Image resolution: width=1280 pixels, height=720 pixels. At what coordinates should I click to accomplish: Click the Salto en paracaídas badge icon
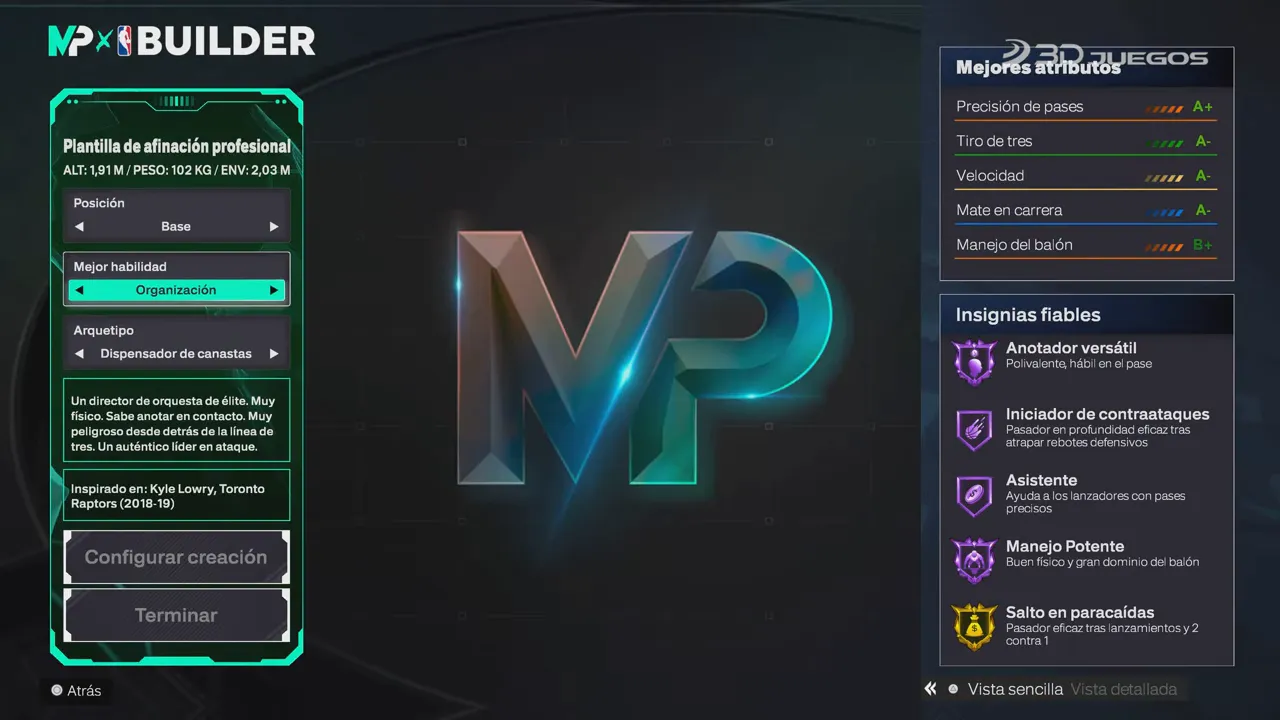[974, 626]
